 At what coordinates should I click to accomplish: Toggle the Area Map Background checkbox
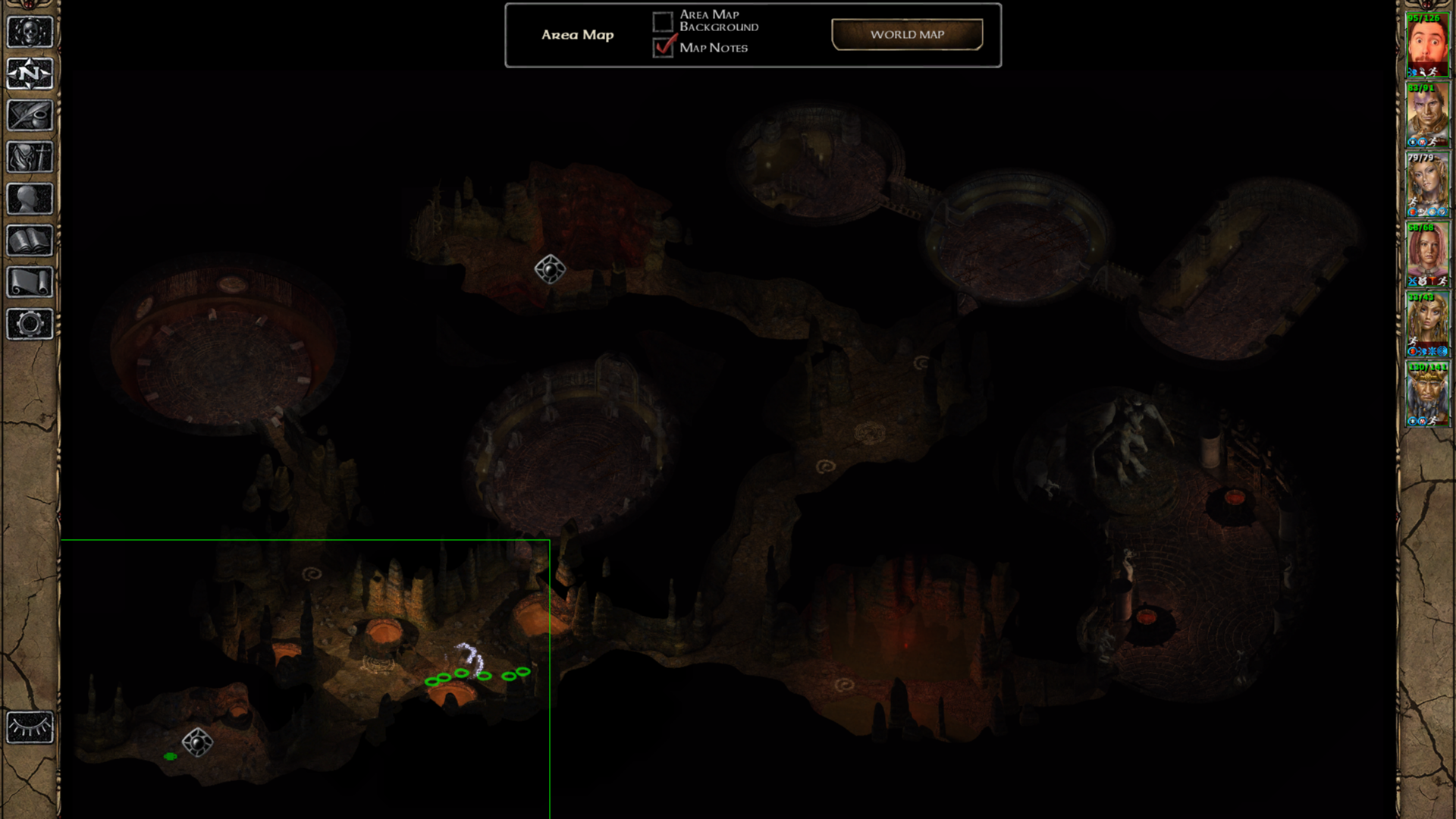(x=663, y=21)
